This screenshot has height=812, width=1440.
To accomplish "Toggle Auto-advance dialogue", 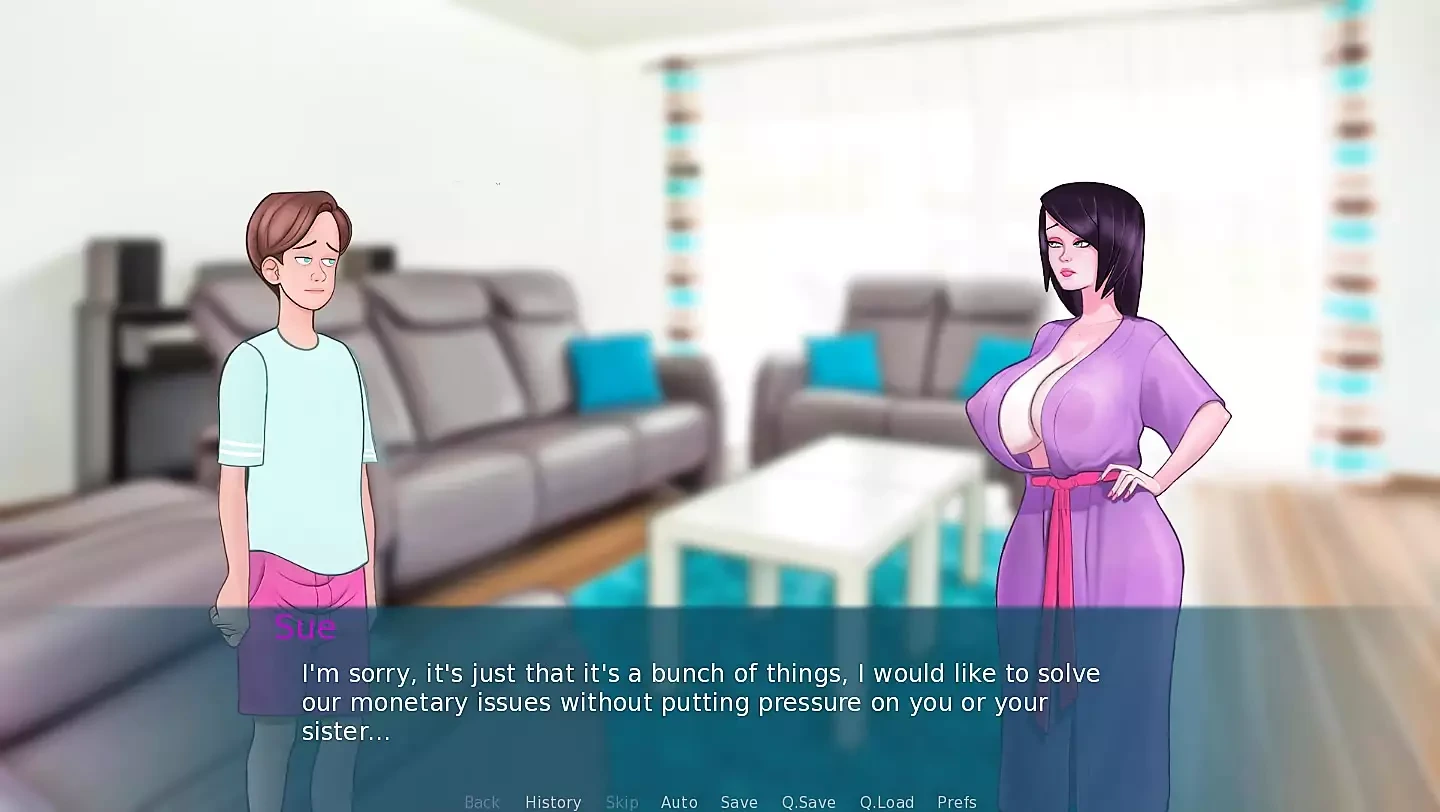I will point(679,802).
